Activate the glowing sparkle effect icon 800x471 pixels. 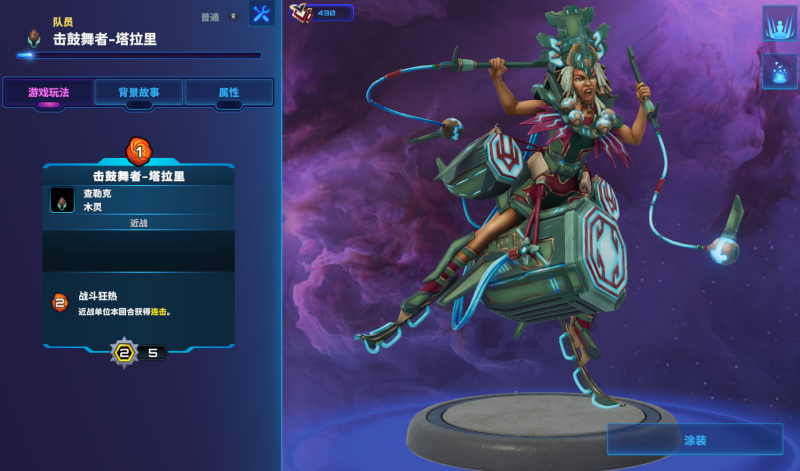(x=779, y=71)
